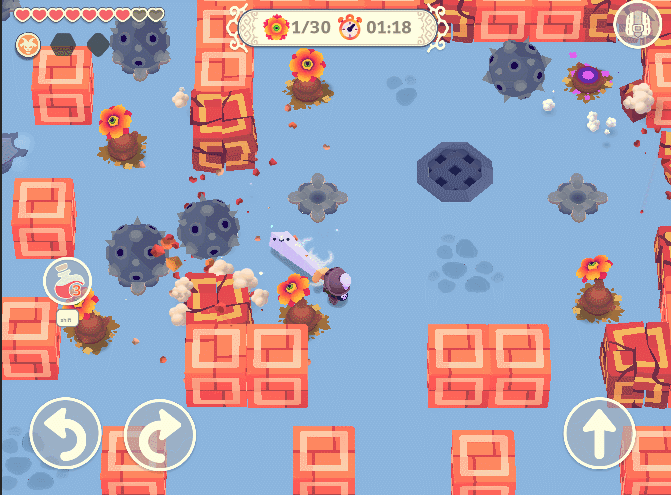Open the backpack menu button
This screenshot has height=495, width=671.
click(636, 24)
